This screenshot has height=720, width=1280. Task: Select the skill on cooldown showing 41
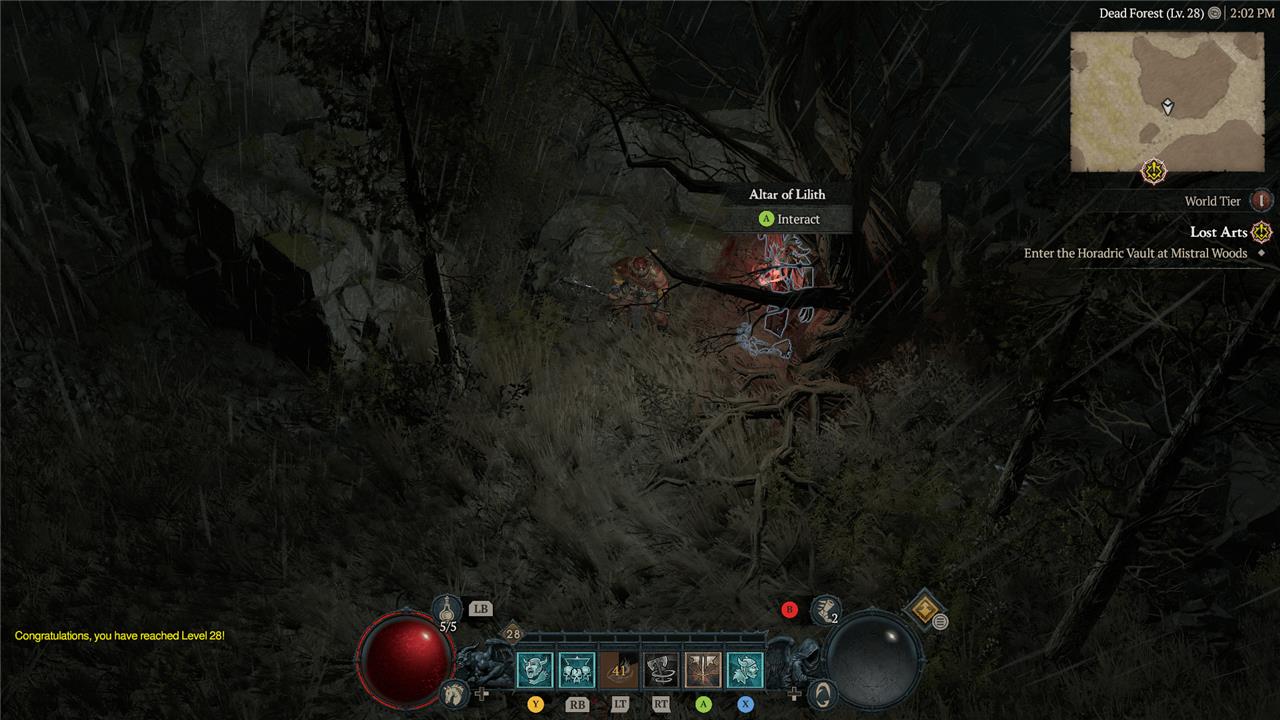pos(619,670)
